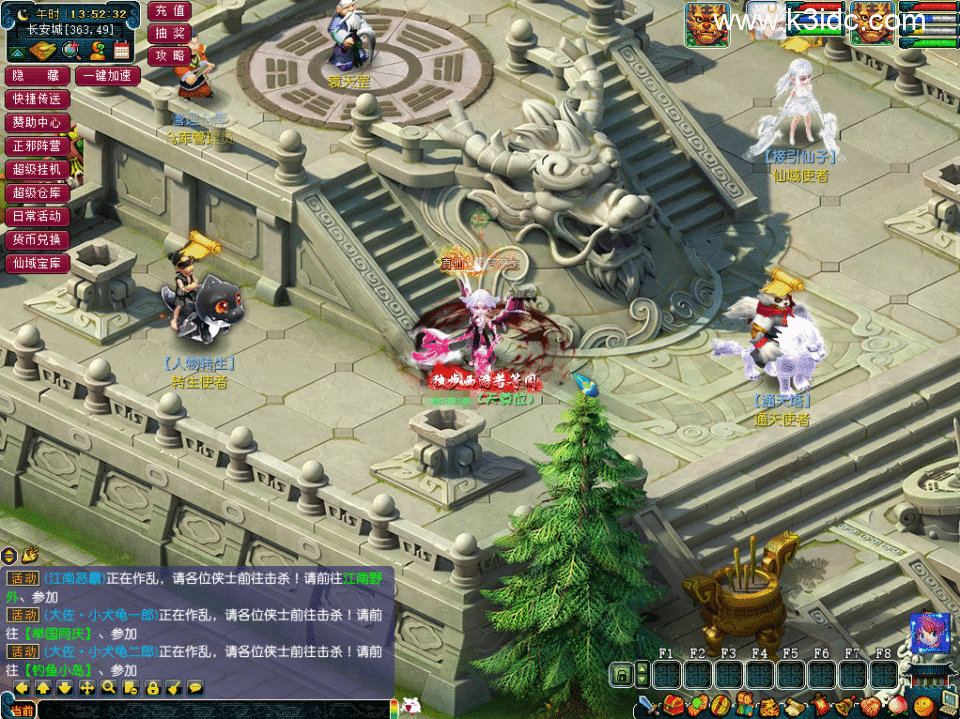
Task: Select 正邪阵营 faction menu
Action: (37, 146)
